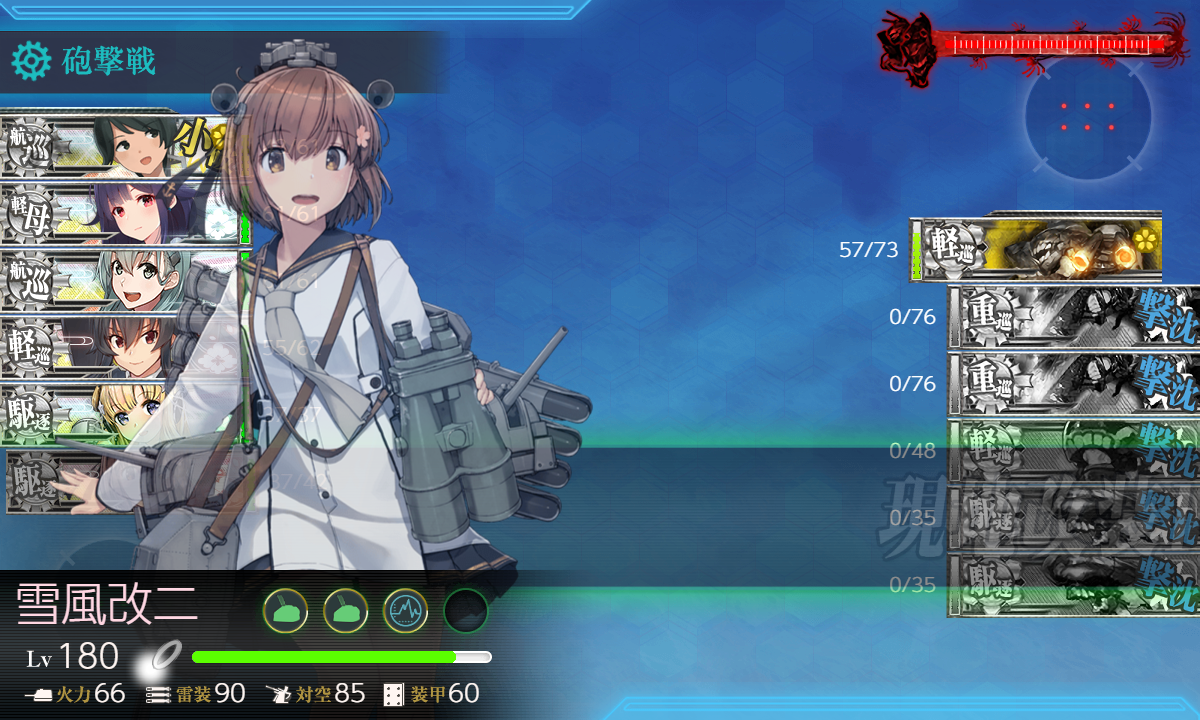The height and width of the screenshot is (720, 1200).
Task: Select the sunk enemy light cruiser banner
Action: pos(1070,451)
